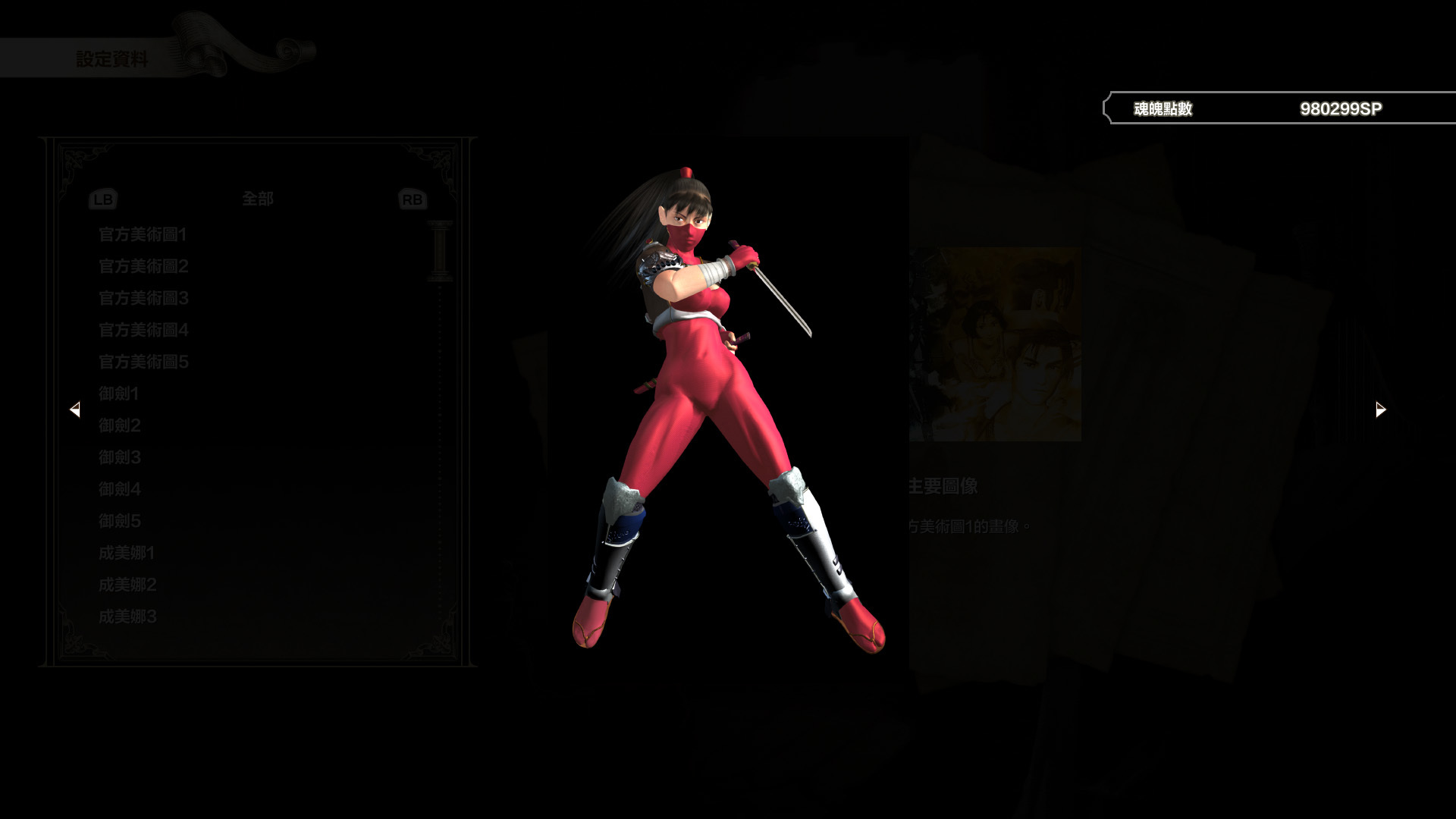
Task: Open the 全部 category filter
Action: [257, 199]
